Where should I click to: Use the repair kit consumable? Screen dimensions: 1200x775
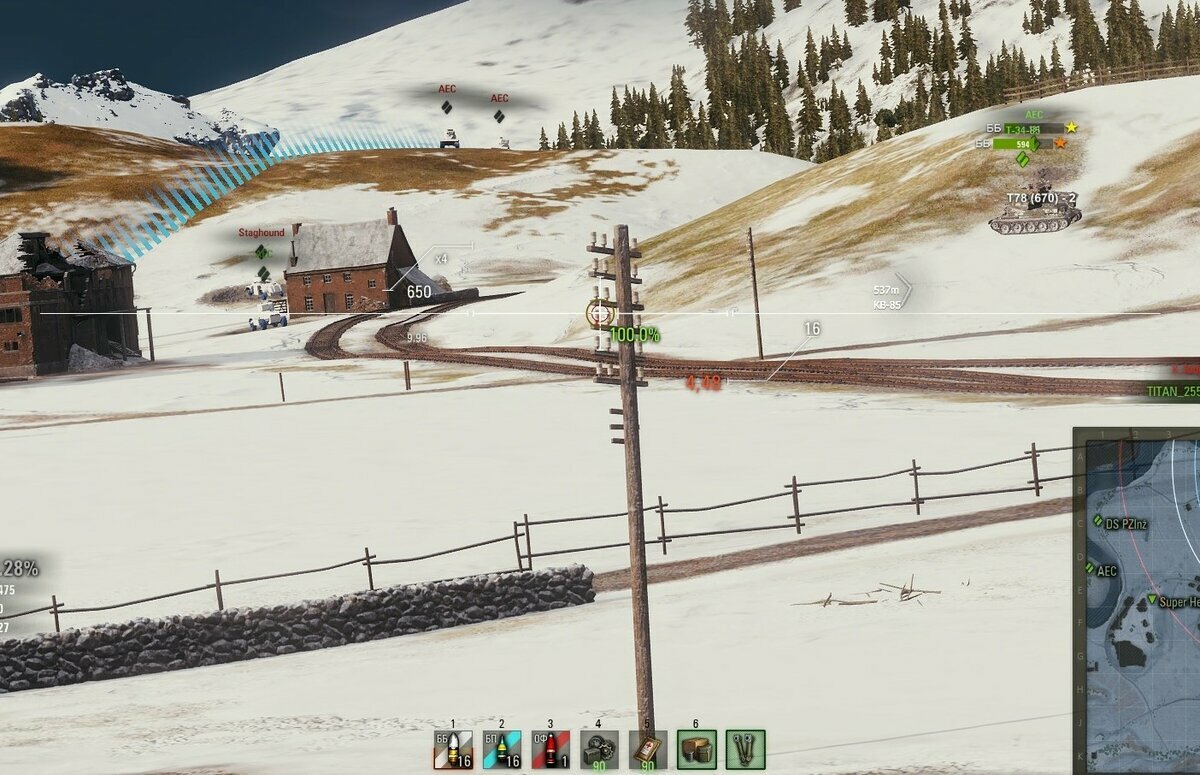[x=599, y=749]
